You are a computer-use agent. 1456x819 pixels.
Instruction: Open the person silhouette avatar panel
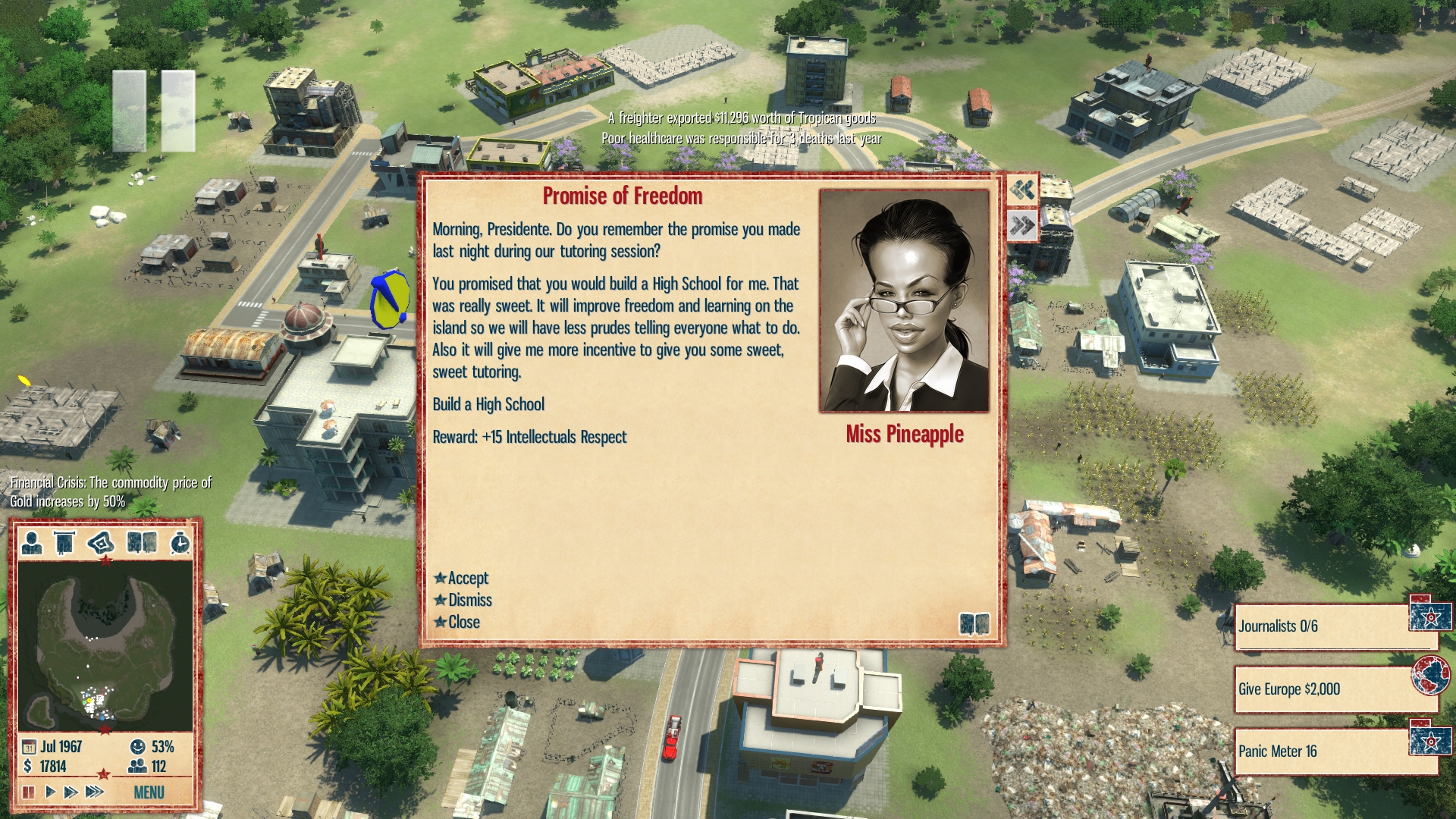click(32, 543)
